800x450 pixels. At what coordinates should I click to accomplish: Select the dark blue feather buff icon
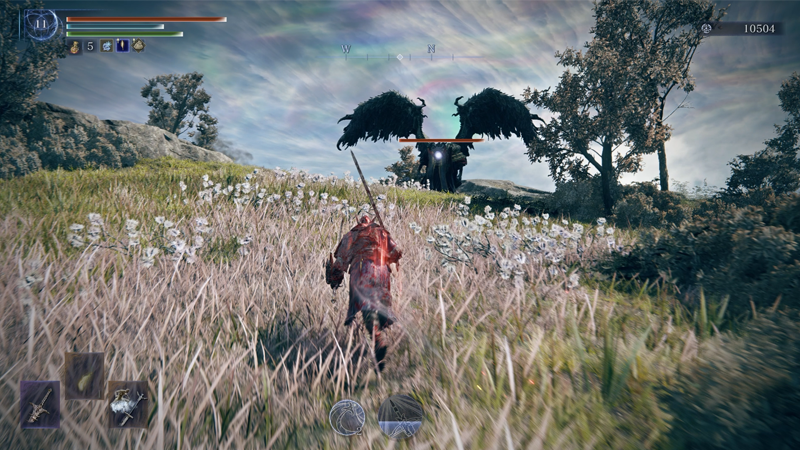click(122, 46)
